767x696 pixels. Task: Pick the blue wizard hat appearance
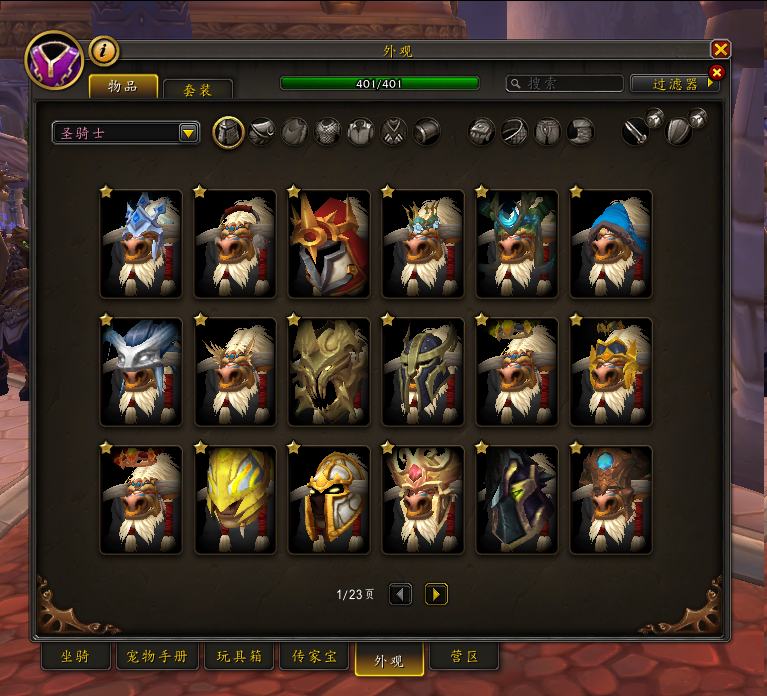pyautogui.click(x=610, y=244)
